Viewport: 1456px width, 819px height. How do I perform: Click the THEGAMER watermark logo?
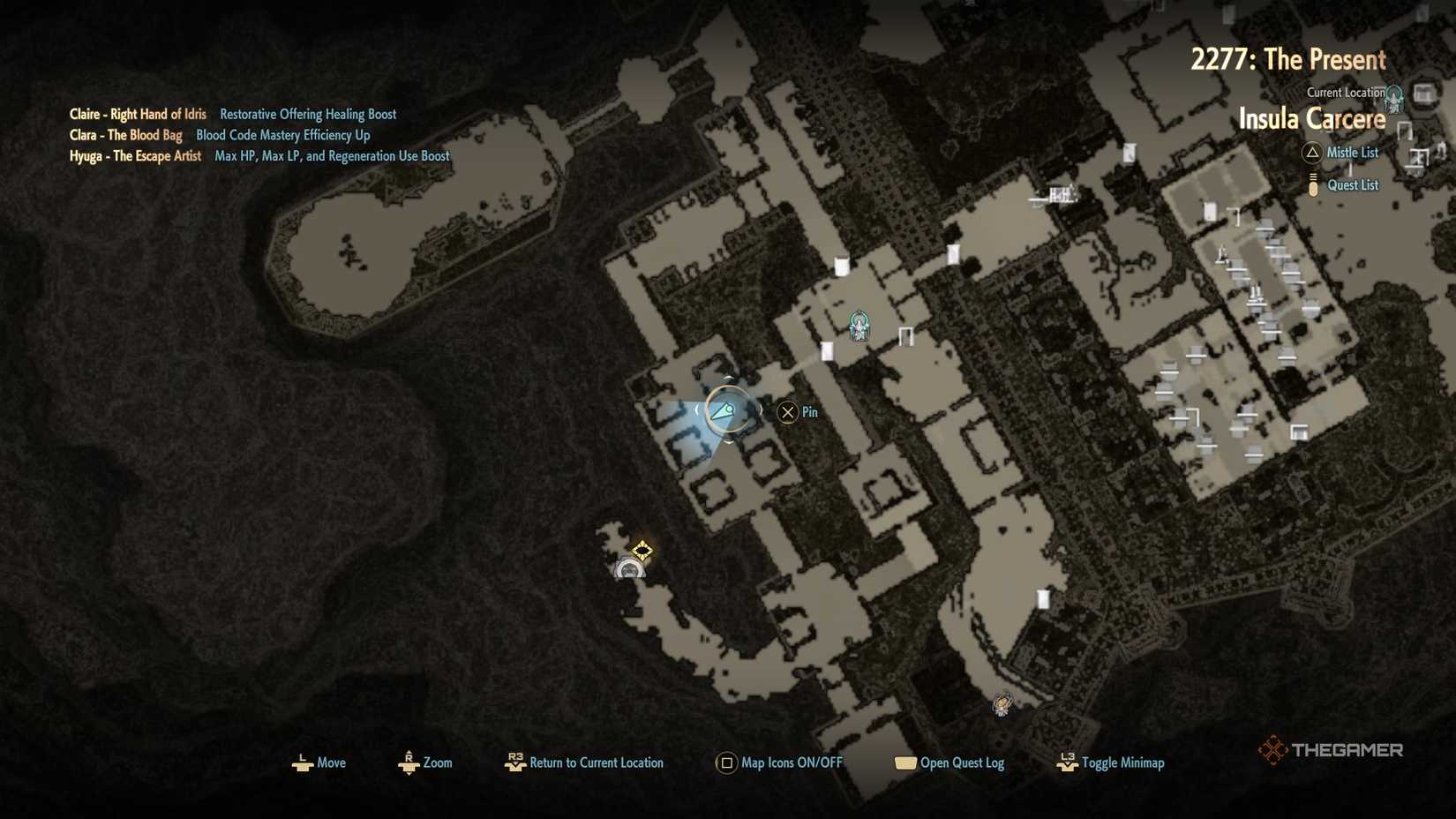click(x=1331, y=749)
